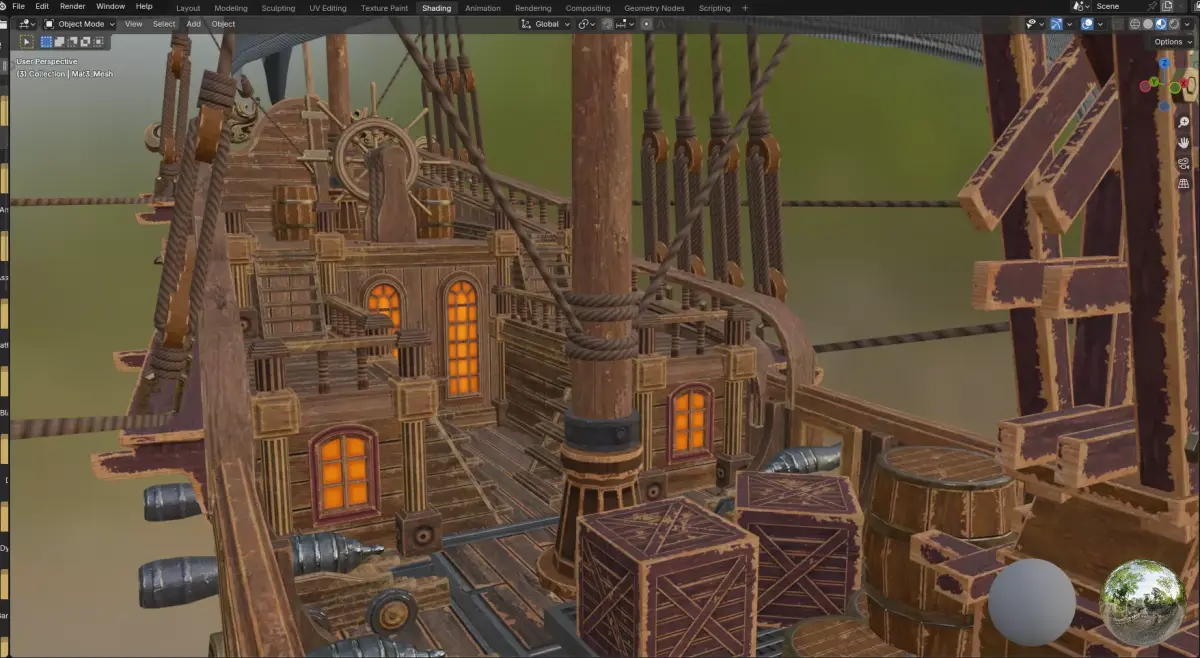
Task: Switch to the Scripting tab
Action: click(x=714, y=8)
